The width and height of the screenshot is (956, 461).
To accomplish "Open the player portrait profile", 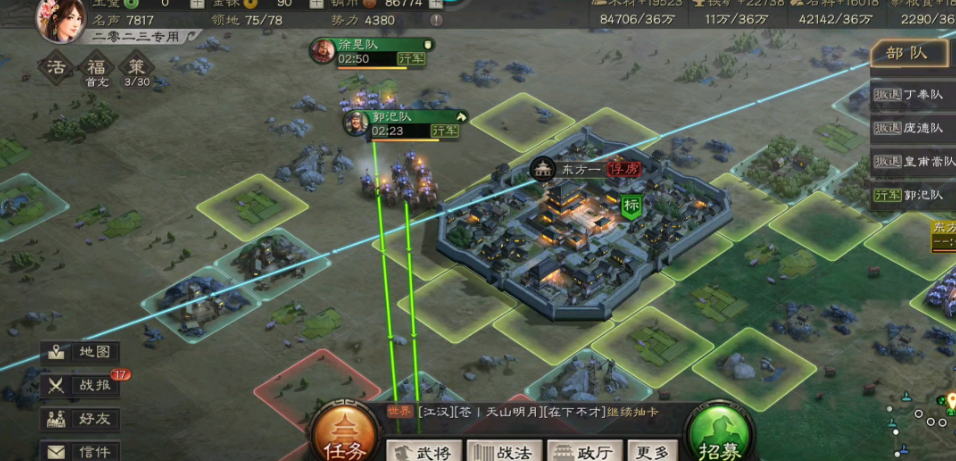I will tap(62, 19).
